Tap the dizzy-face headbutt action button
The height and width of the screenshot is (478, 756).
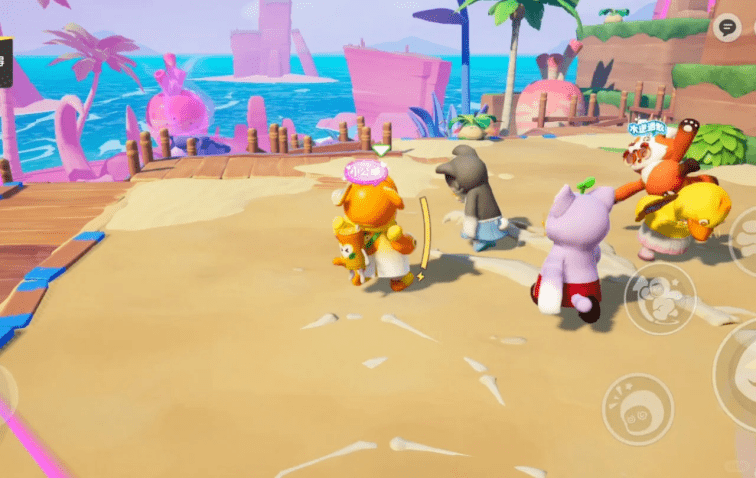click(636, 408)
